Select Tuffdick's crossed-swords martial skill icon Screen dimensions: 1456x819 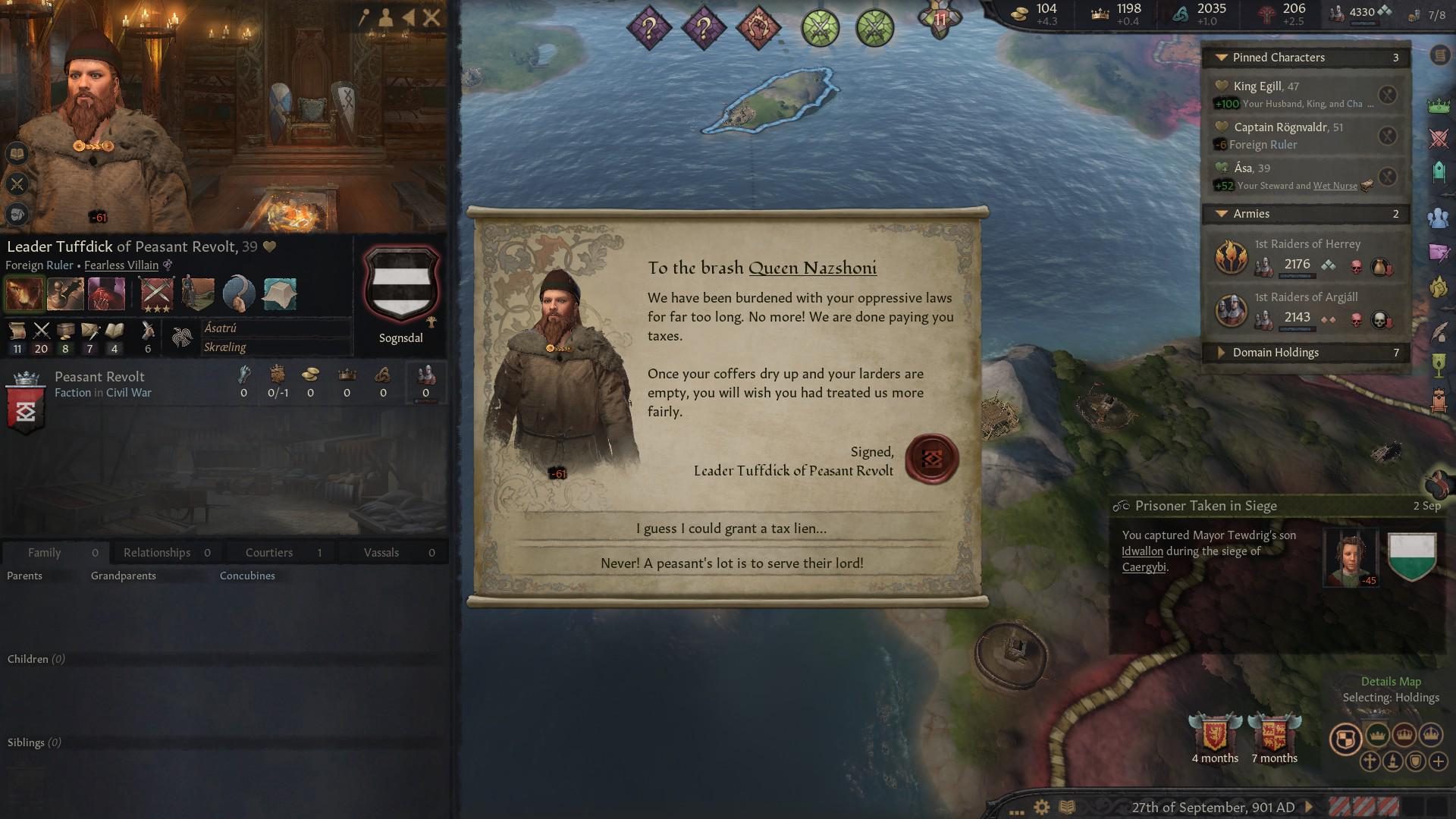42,331
